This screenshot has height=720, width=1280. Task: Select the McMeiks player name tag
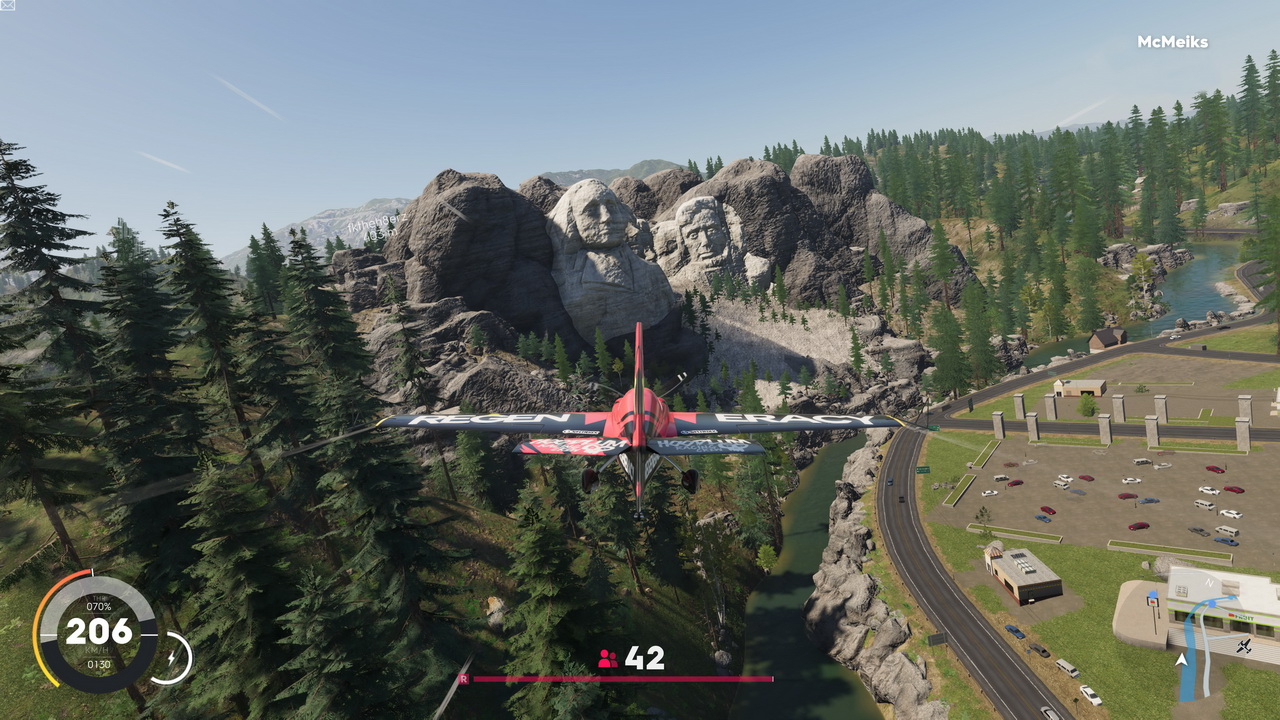1172,42
